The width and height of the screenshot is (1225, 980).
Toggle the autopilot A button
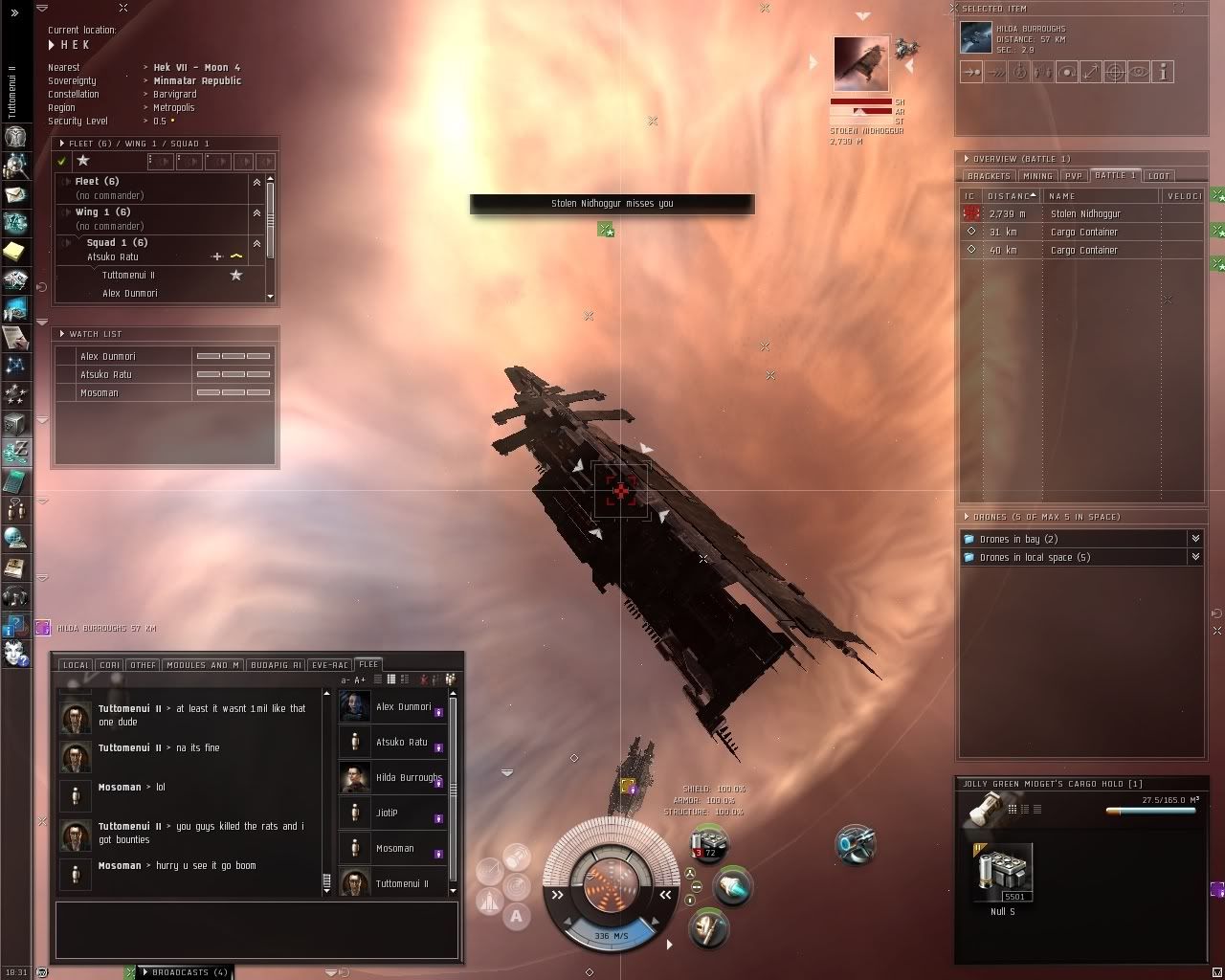(517, 916)
